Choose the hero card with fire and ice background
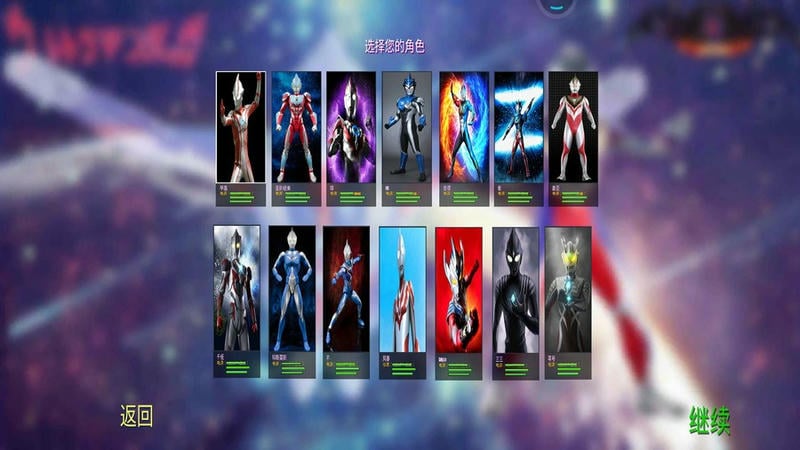The height and width of the screenshot is (450, 800). point(463,128)
